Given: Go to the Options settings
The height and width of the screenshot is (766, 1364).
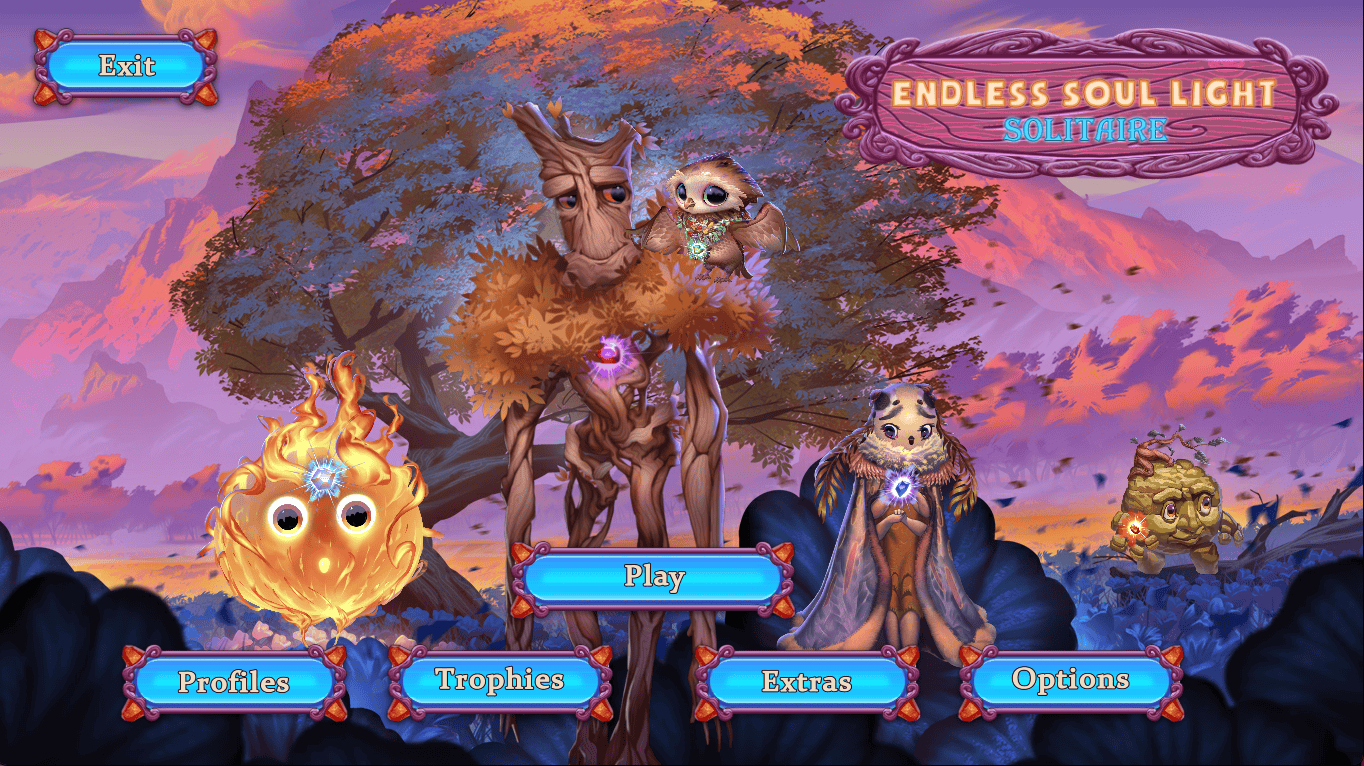Looking at the screenshot, I should [1070, 682].
